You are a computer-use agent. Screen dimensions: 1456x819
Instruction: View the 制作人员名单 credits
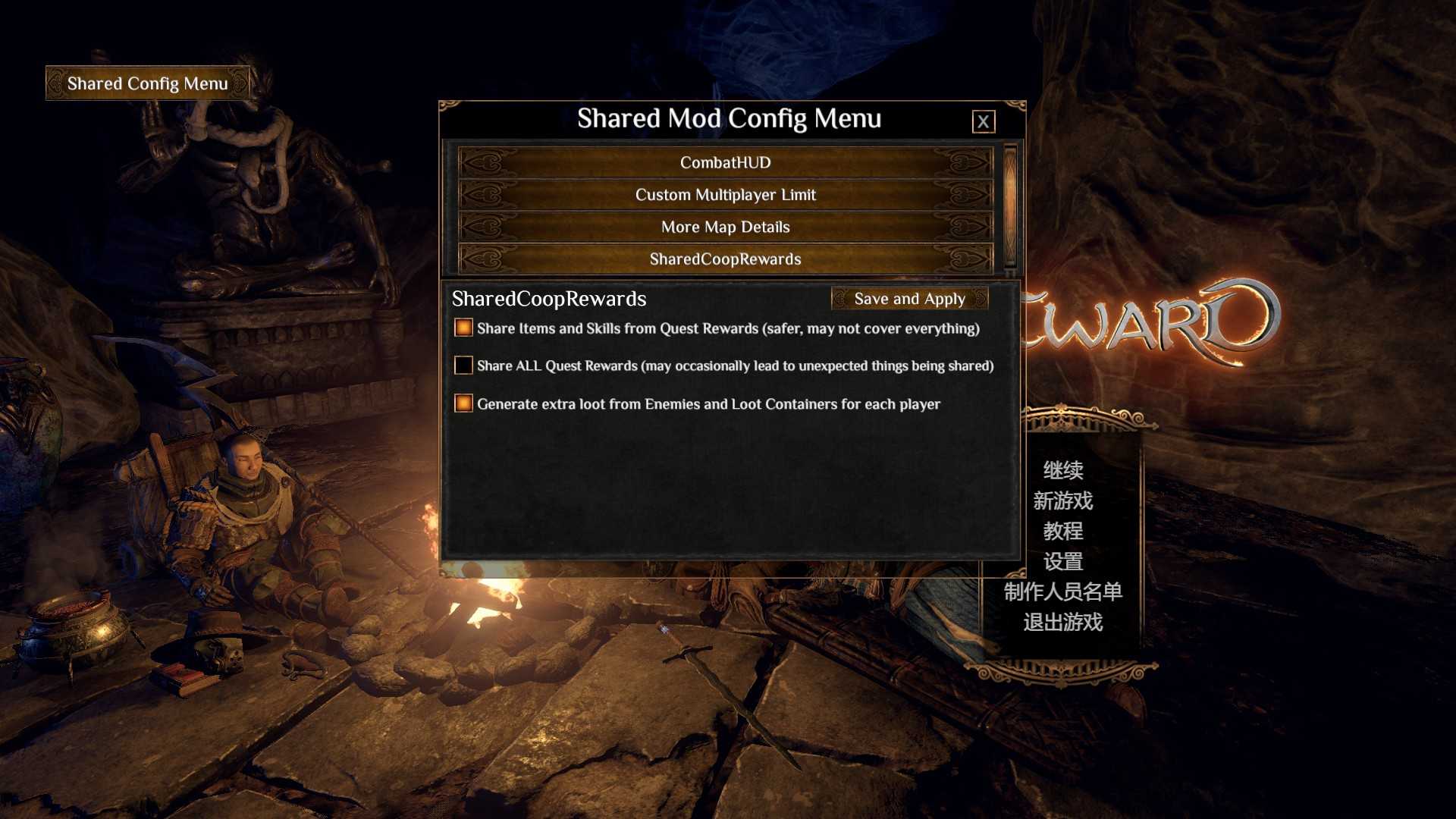point(1062,591)
